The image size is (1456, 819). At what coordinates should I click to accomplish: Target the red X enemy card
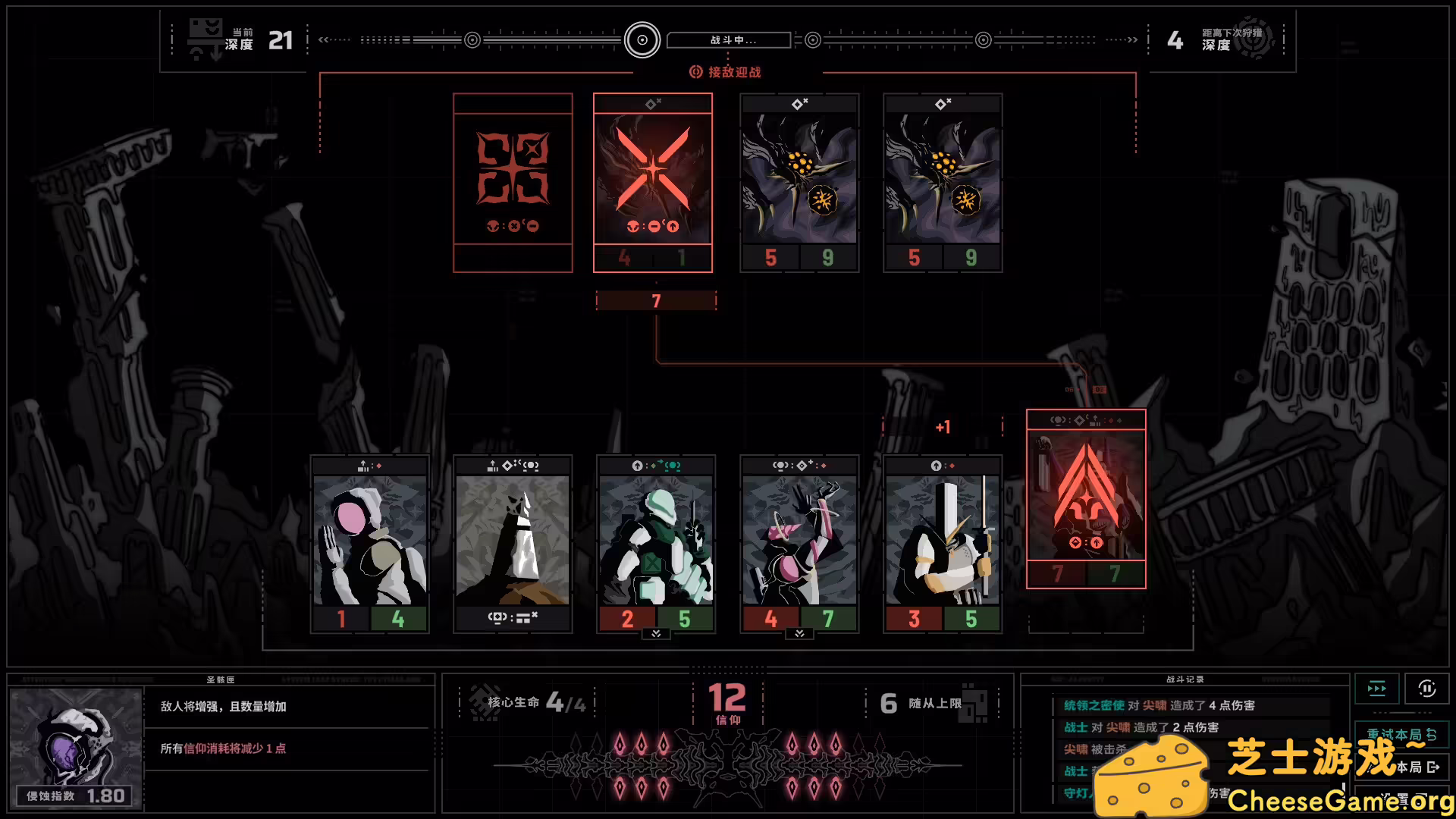[653, 182]
